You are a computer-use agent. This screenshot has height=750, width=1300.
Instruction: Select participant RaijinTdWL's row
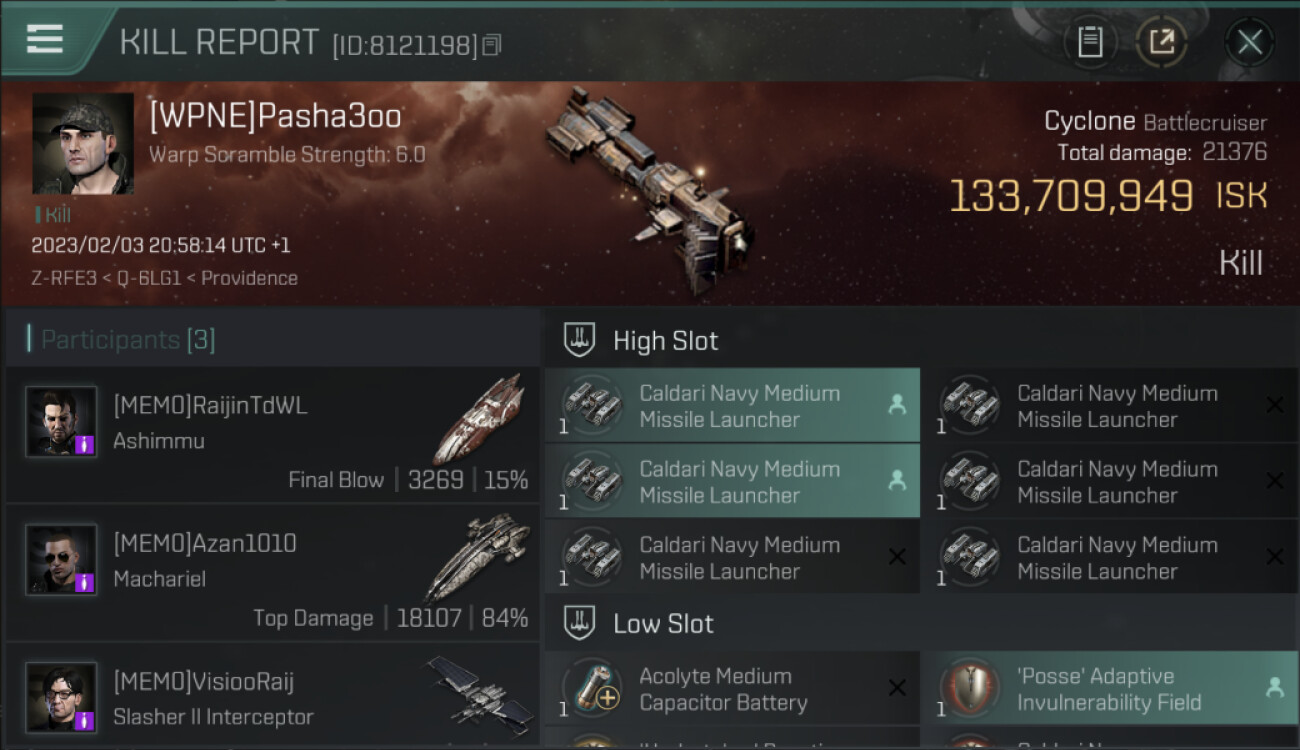(272, 434)
